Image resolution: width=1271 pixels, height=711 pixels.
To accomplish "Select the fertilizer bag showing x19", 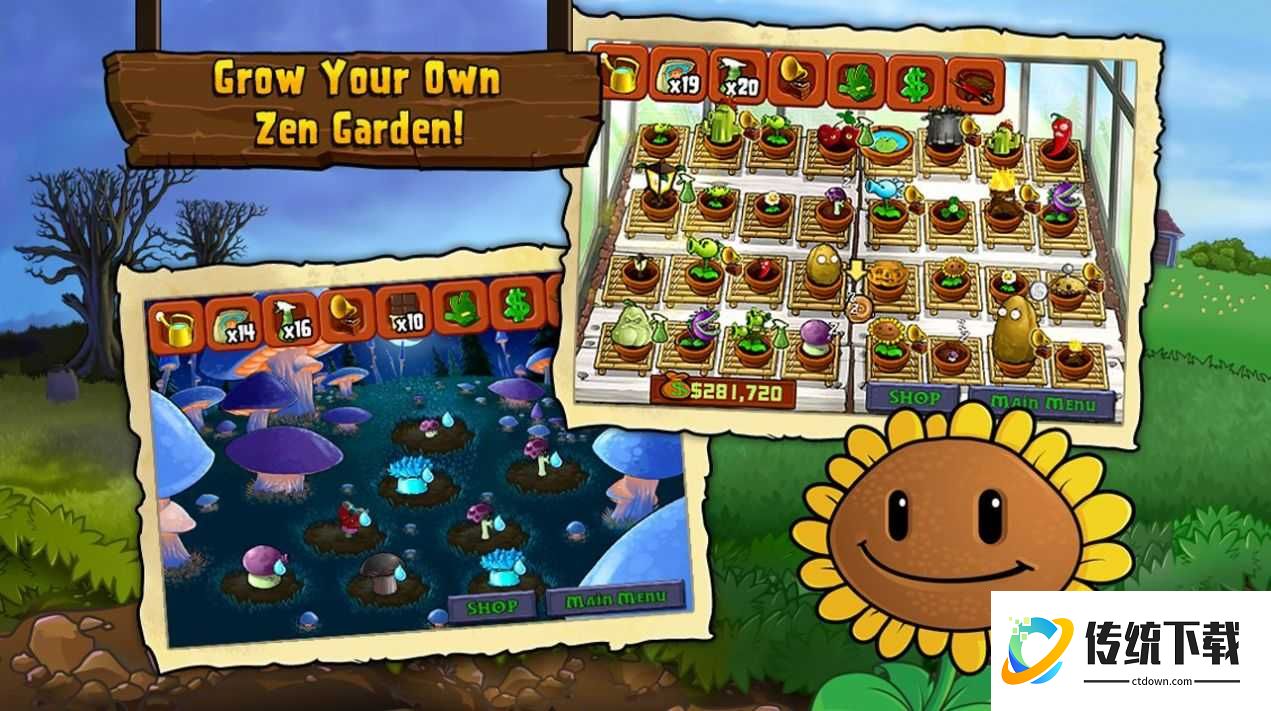I will coord(676,74).
